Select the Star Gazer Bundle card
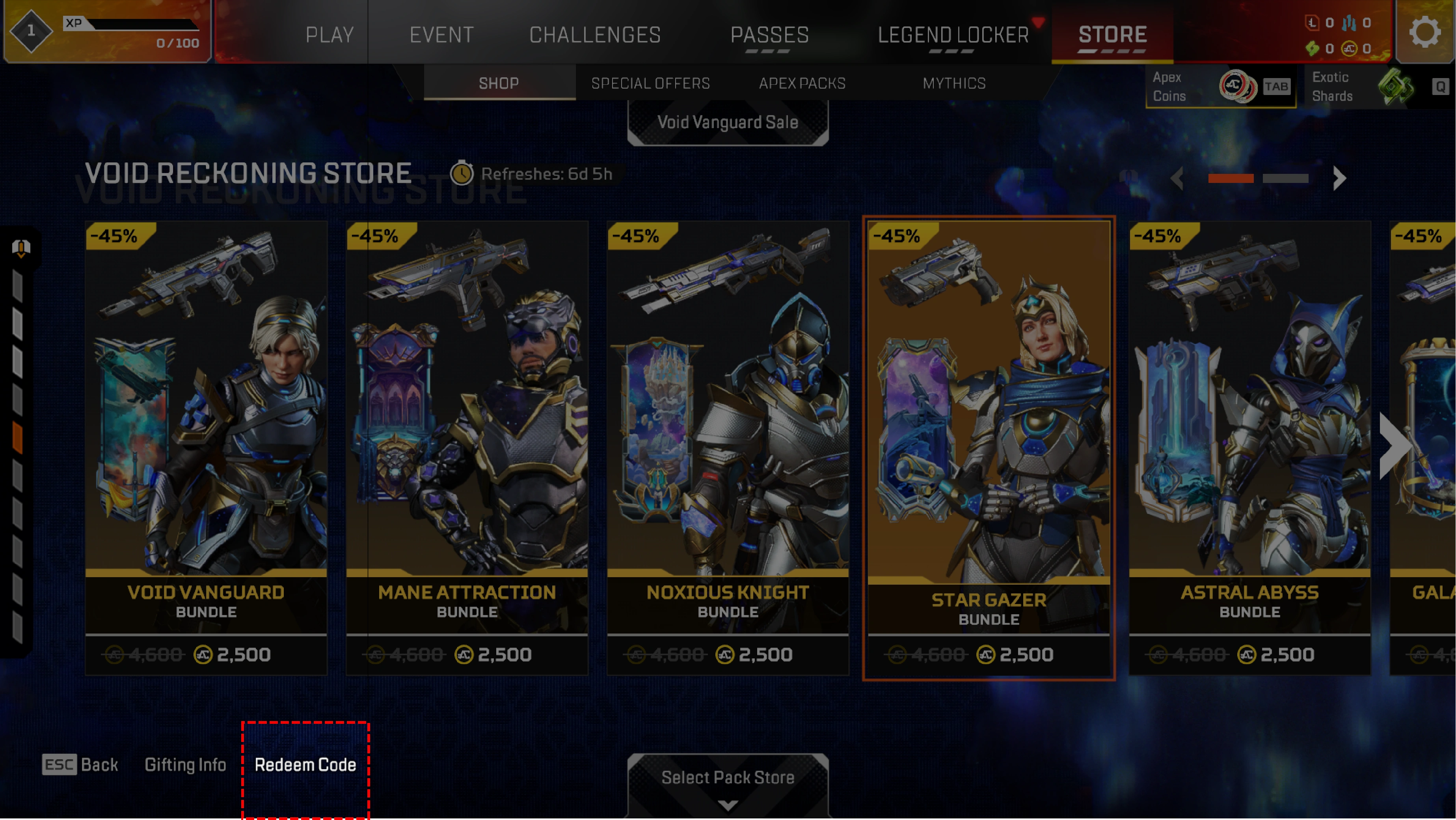 click(x=989, y=447)
